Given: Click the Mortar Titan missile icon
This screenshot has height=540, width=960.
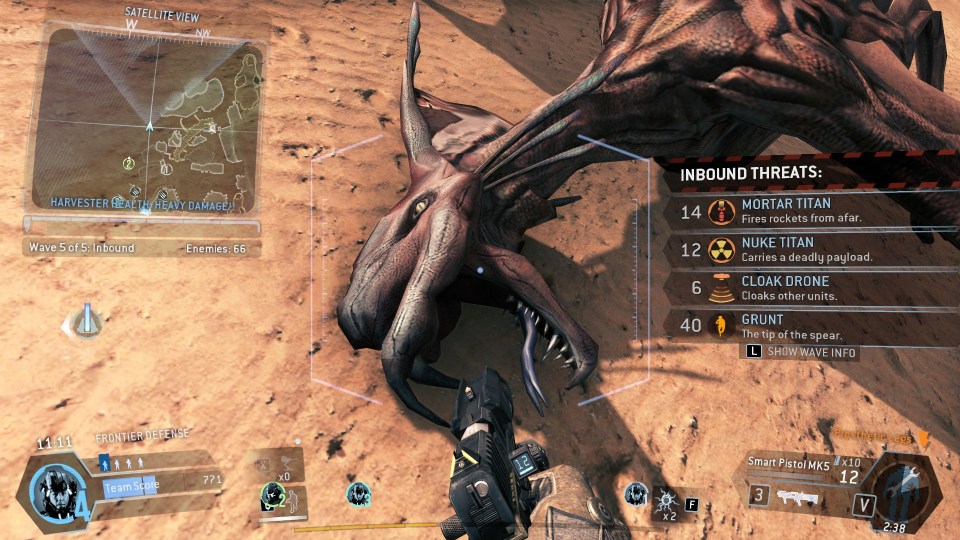Looking at the screenshot, I should click(x=717, y=211).
